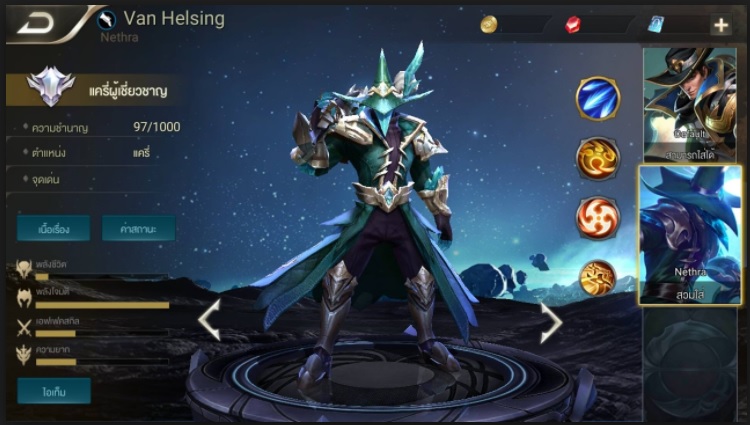Choose the Default skin thumbnail
The image size is (750, 425).
[691, 105]
